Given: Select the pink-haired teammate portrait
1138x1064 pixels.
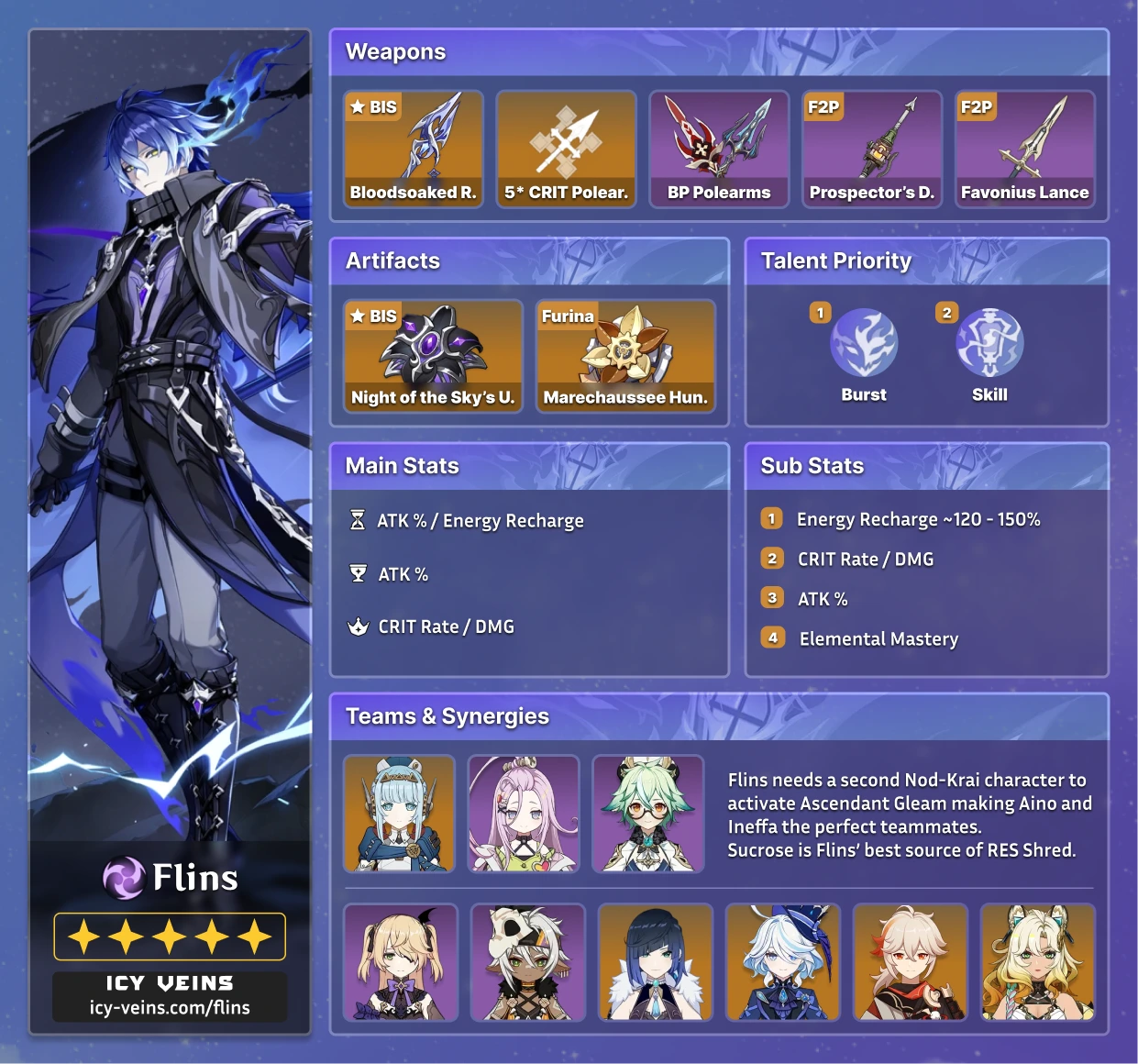Looking at the screenshot, I should (x=524, y=814).
